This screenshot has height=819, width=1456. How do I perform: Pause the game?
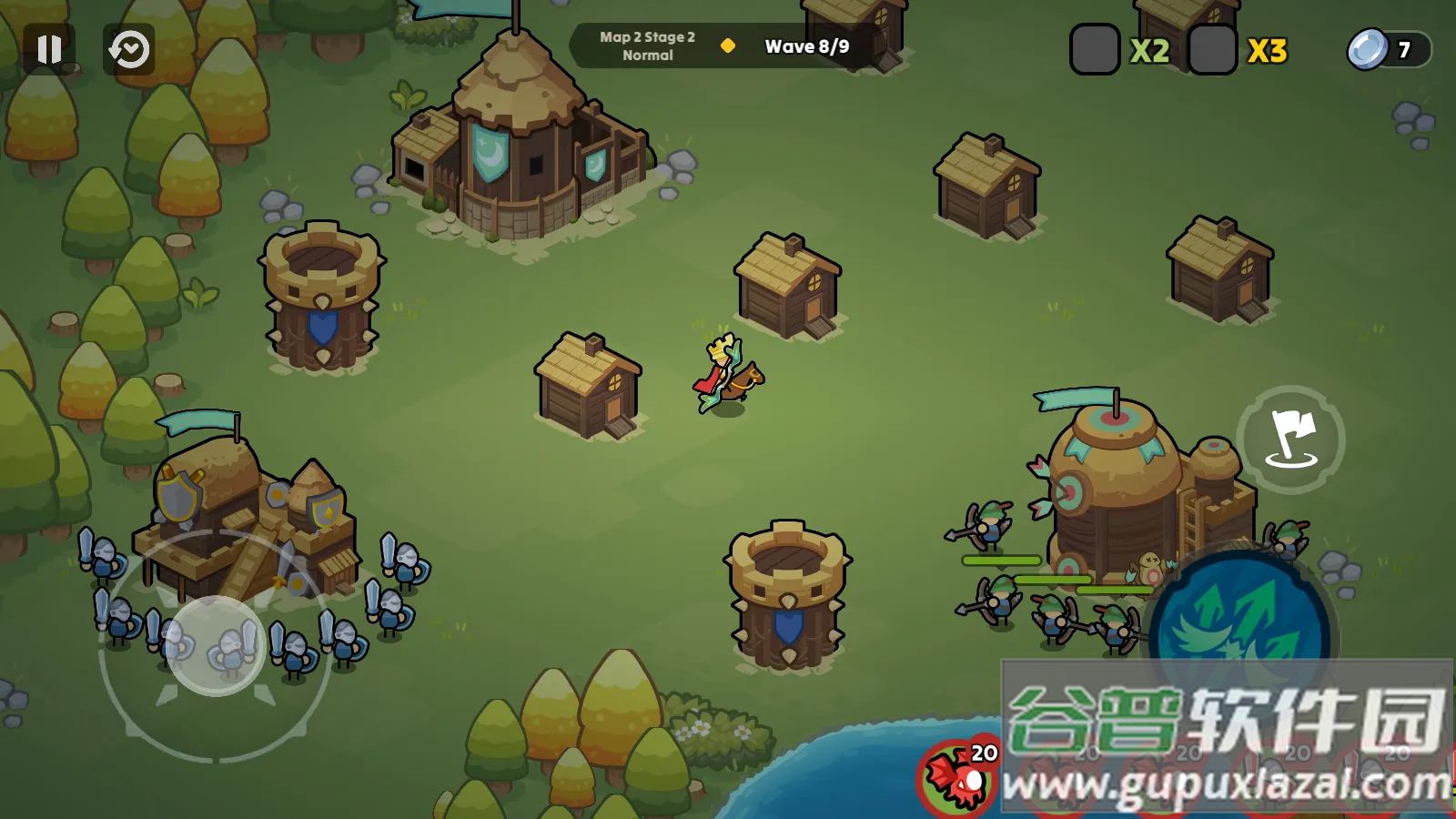click(x=49, y=49)
